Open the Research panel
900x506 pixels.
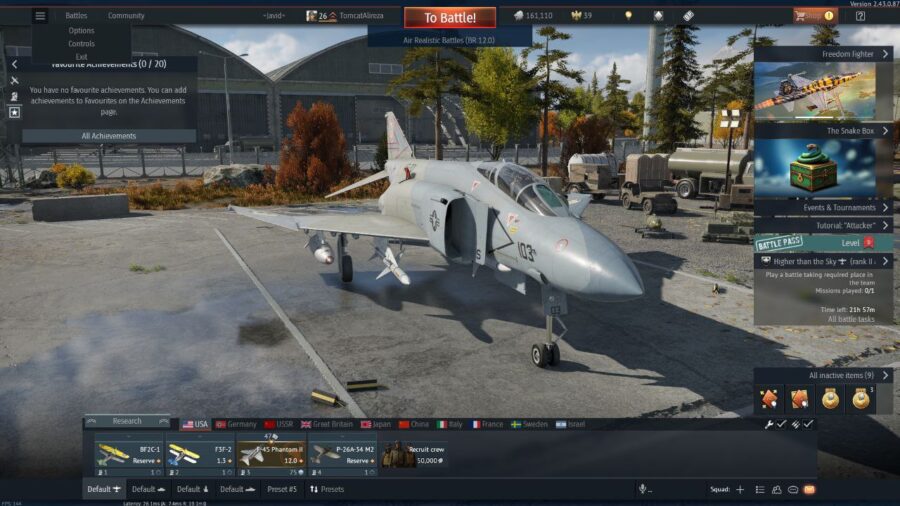click(x=127, y=421)
